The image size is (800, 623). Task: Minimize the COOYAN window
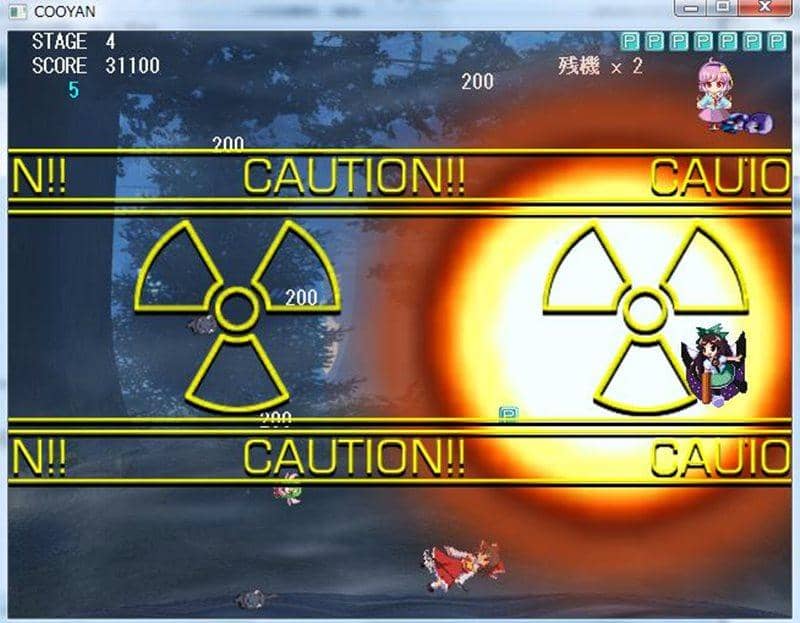[x=690, y=8]
